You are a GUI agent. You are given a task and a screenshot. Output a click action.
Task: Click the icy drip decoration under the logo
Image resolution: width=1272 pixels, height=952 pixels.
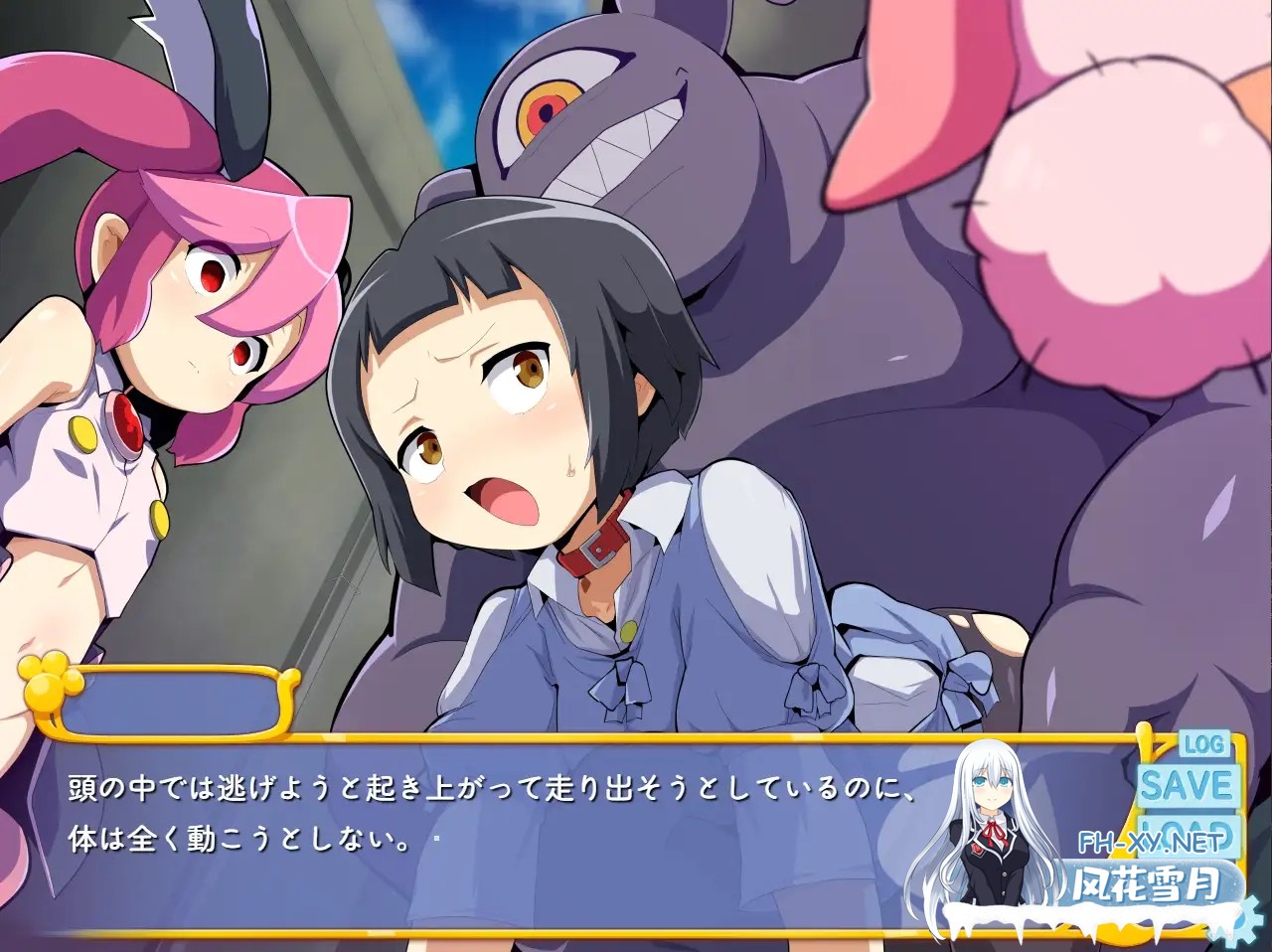click(x=1093, y=939)
